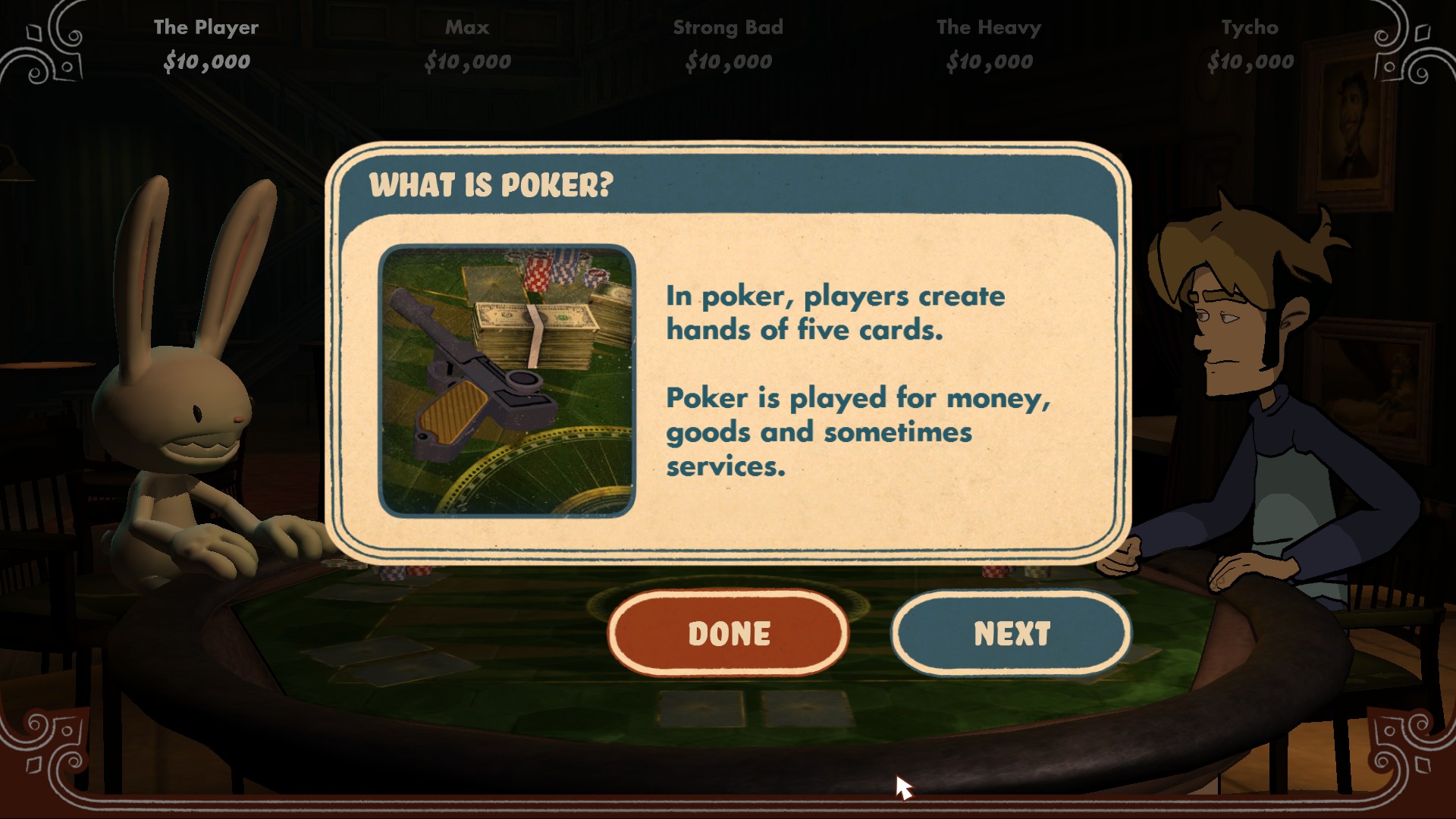Select Strong Bad's bankroll display
This screenshot has width=1456, height=819.
[730, 61]
